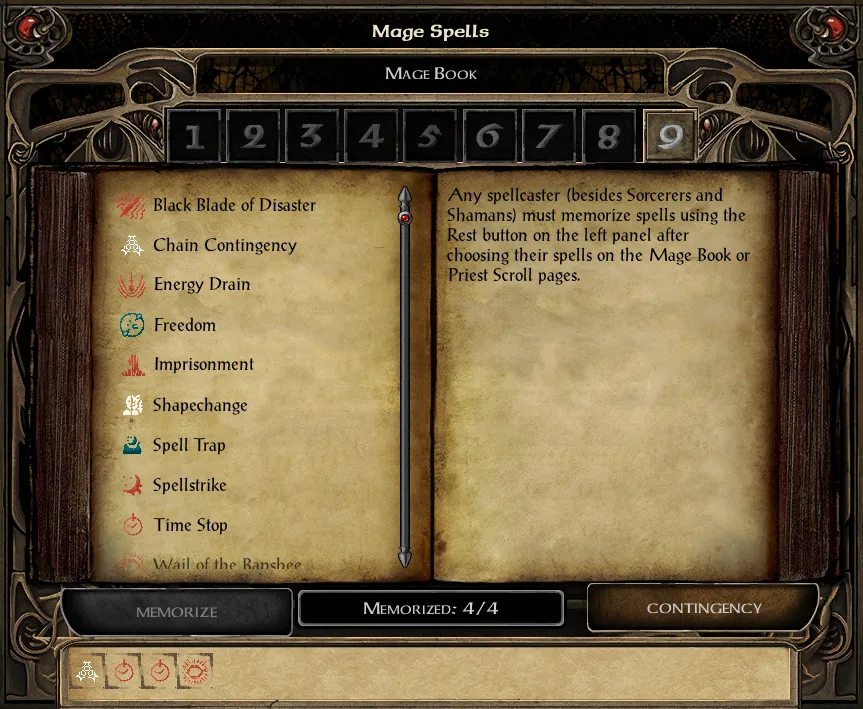Switch to spell level 5 tab
Screen dimensions: 863x709
[x=430, y=136]
